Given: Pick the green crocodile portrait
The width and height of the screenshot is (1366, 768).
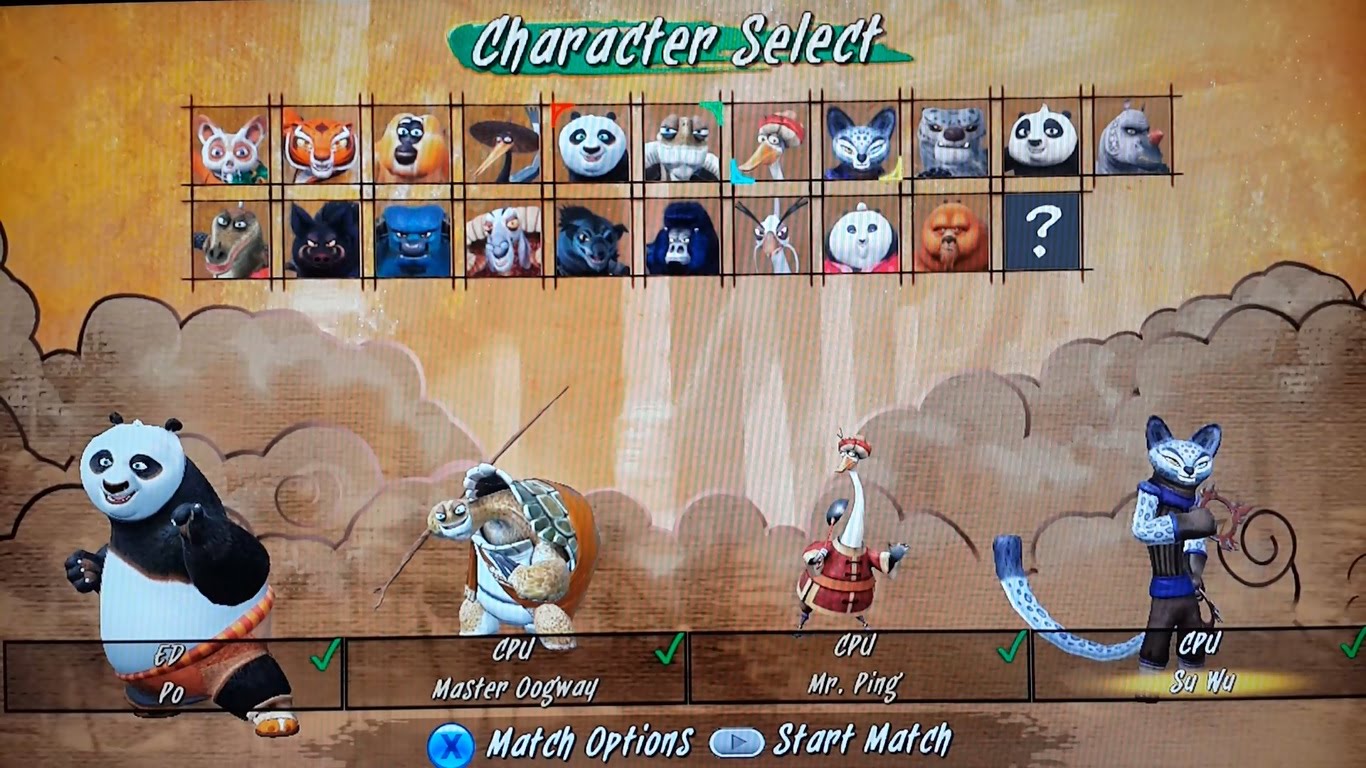Looking at the screenshot, I should pyautogui.click(x=230, y=238).
